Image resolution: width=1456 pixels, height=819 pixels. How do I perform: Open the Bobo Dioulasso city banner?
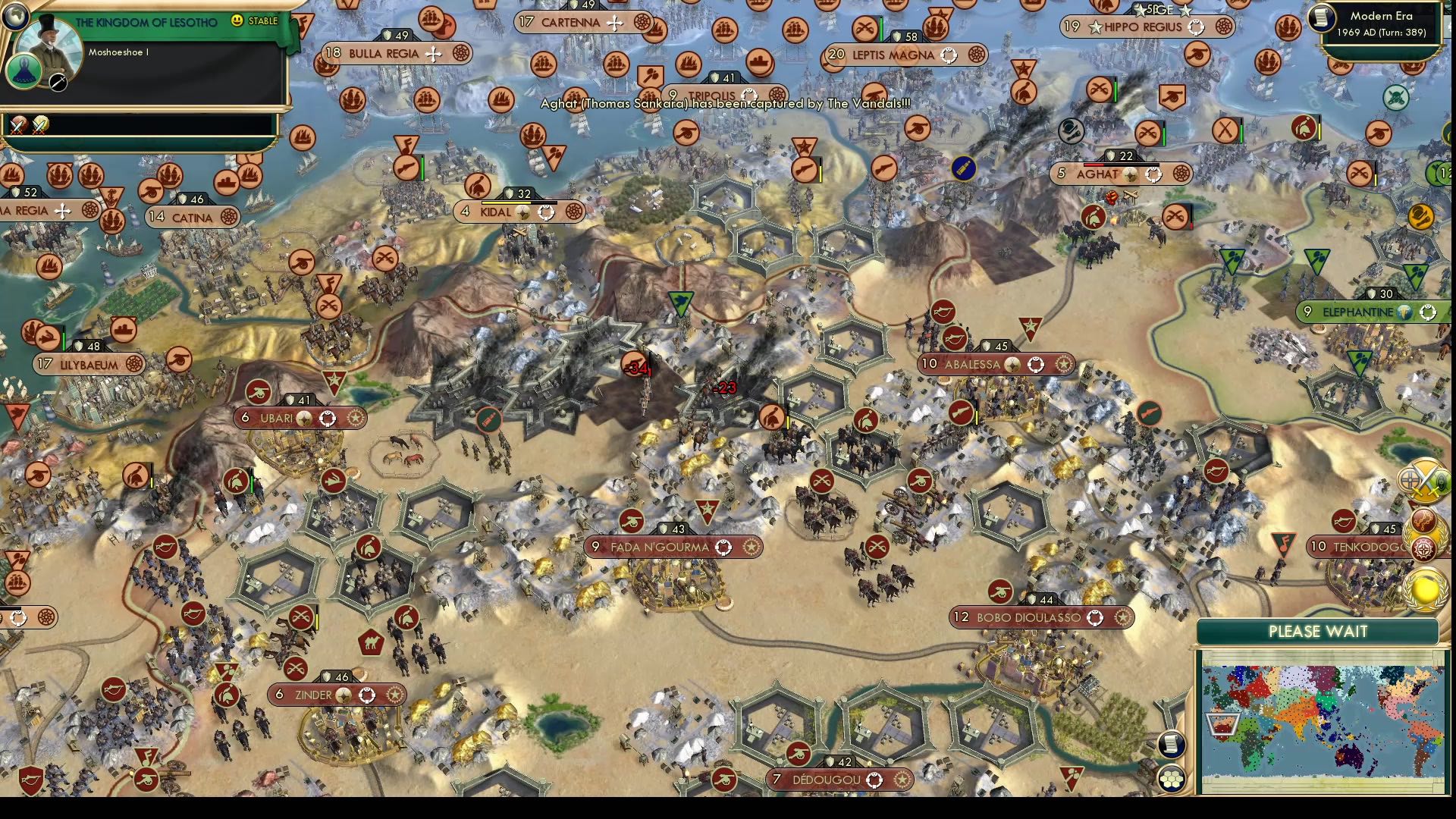[1039, 617]
